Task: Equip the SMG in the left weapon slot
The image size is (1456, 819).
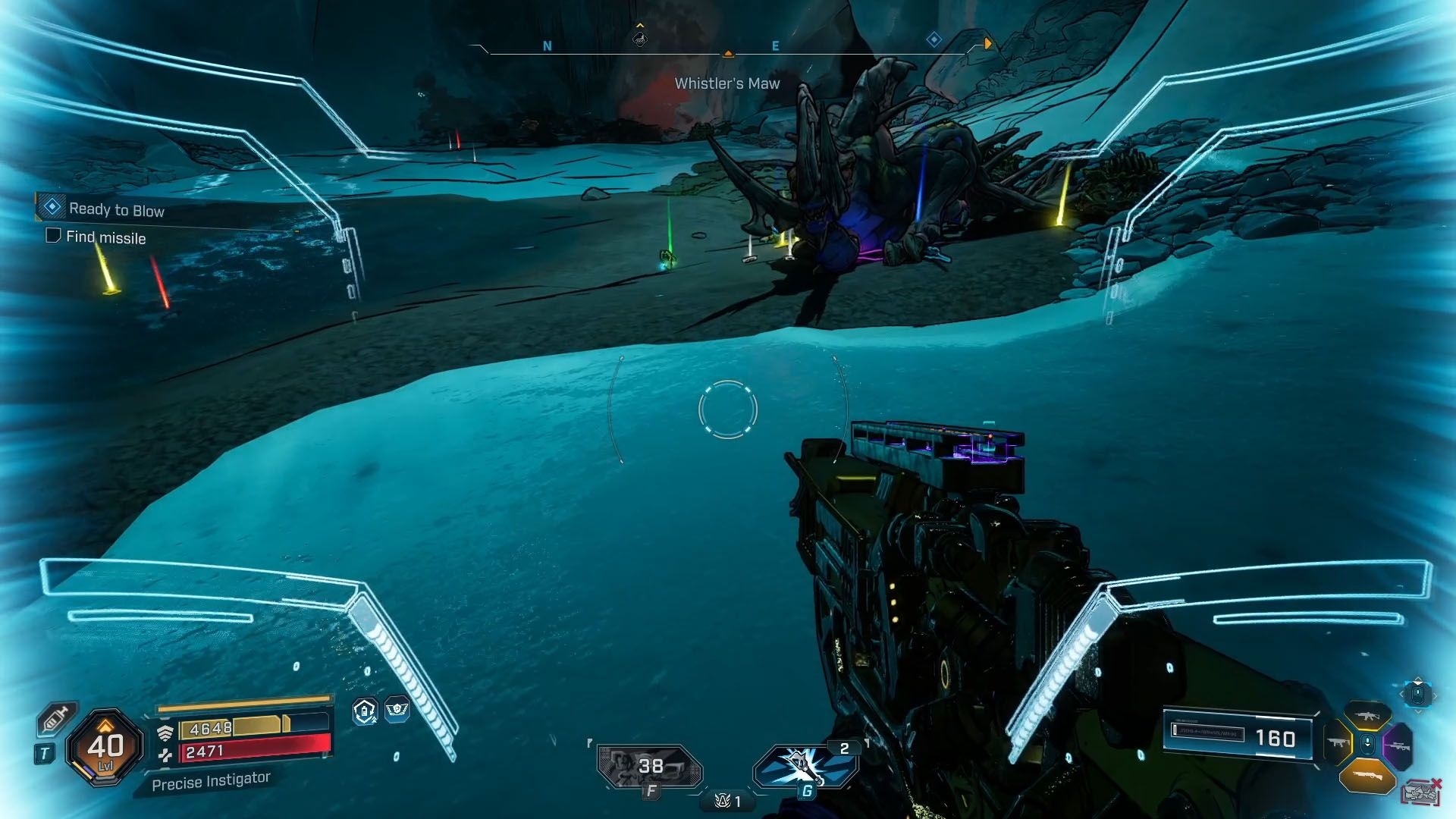Action: (1338, 742)
